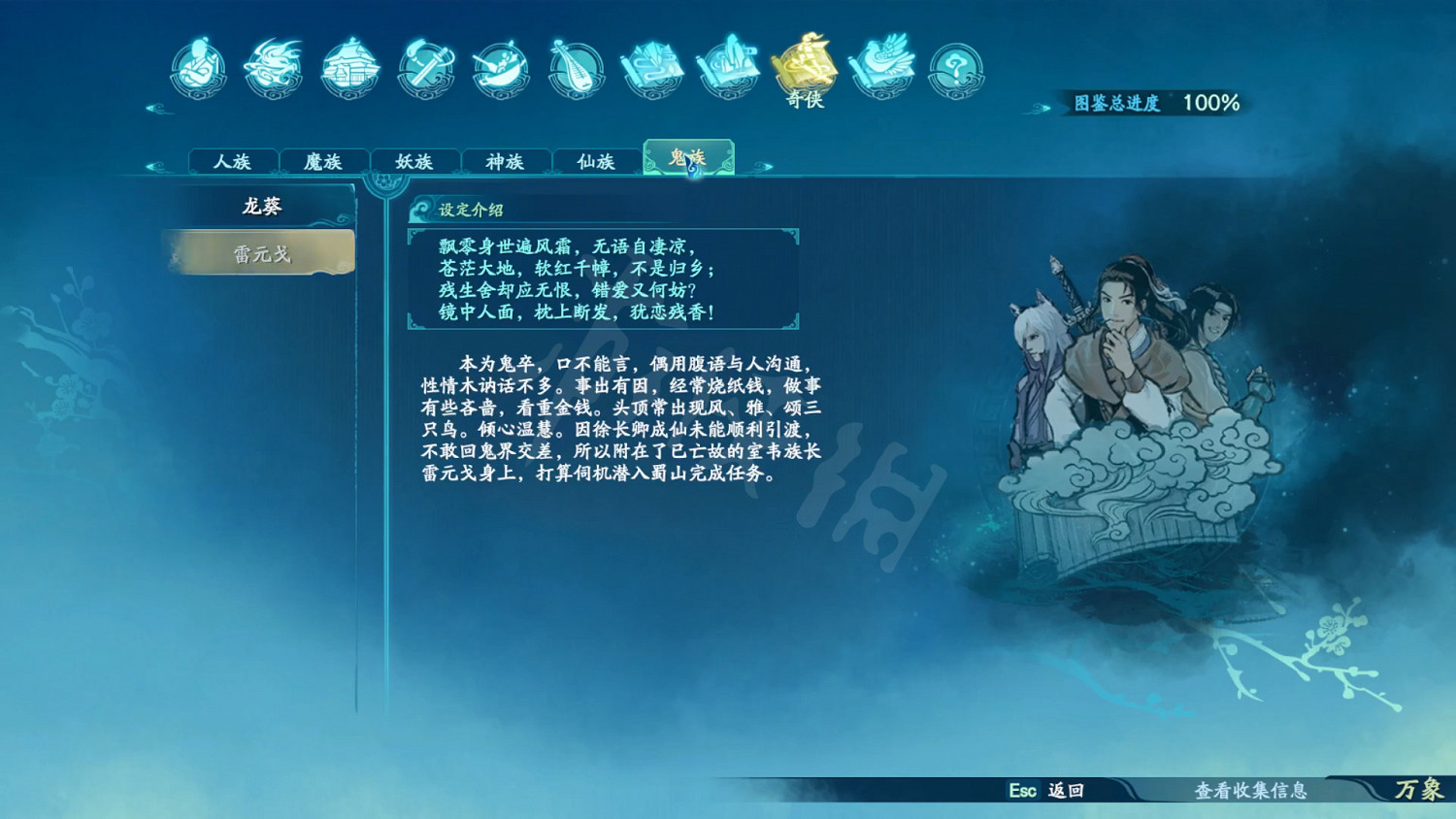Select the 仙族 tab

click(x=597, y=161)
